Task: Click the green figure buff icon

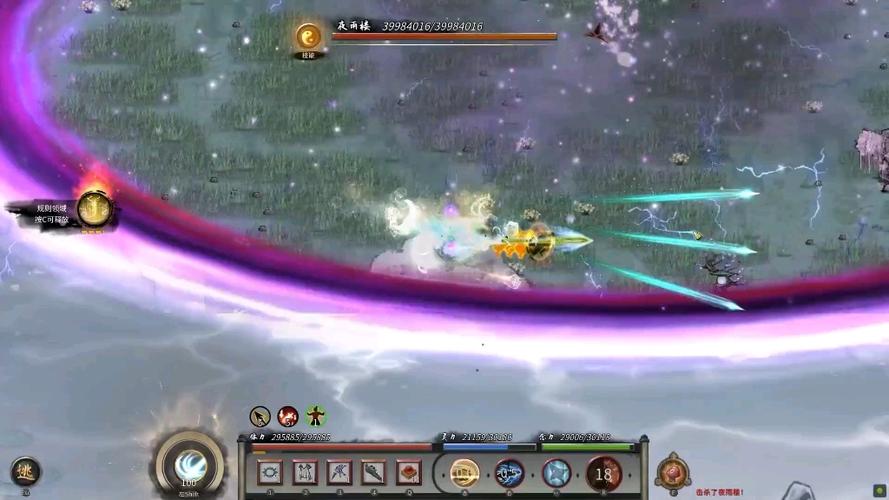Action: 316,416
